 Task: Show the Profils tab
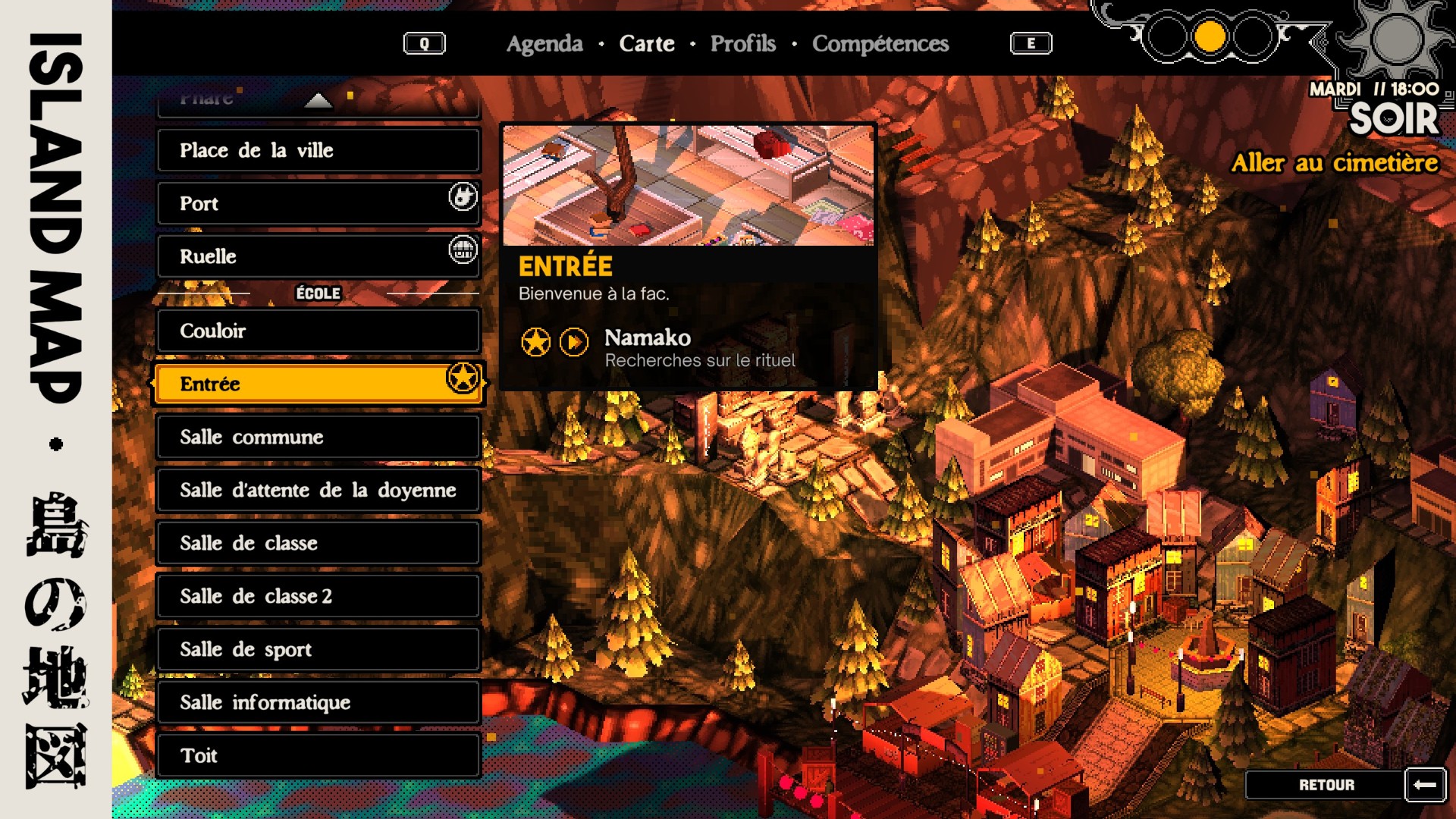pos(742,44)
